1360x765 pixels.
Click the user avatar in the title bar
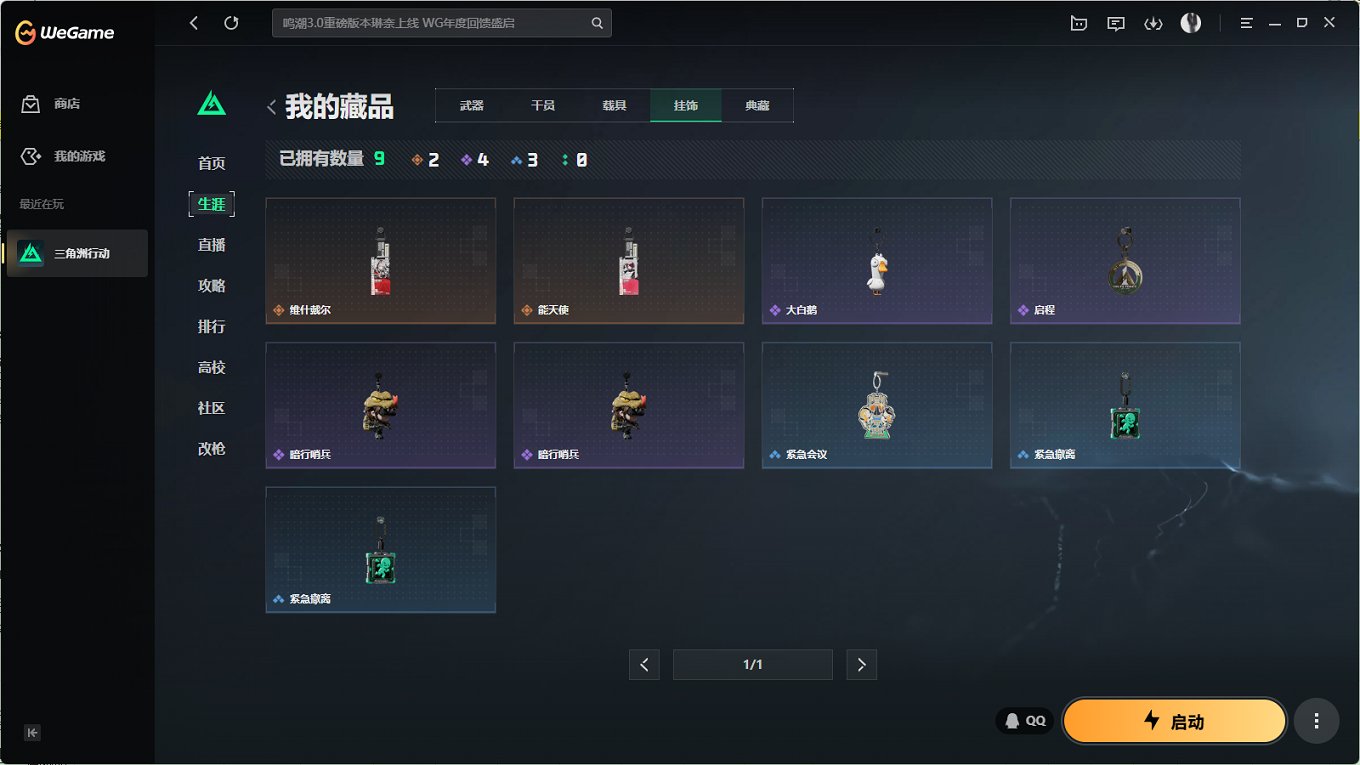[x=1190, y=22]
